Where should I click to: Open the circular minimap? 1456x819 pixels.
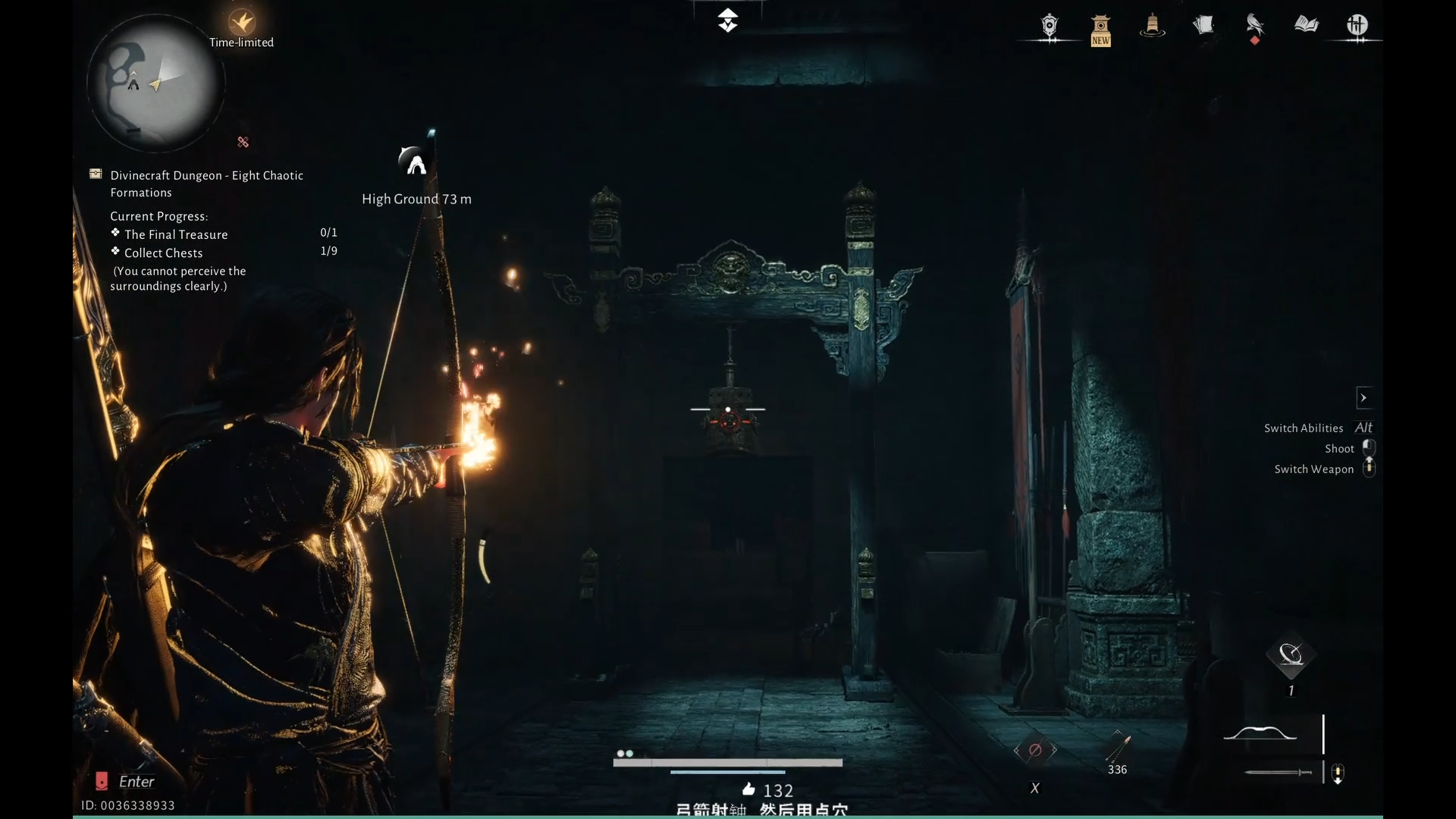[155, 83]
